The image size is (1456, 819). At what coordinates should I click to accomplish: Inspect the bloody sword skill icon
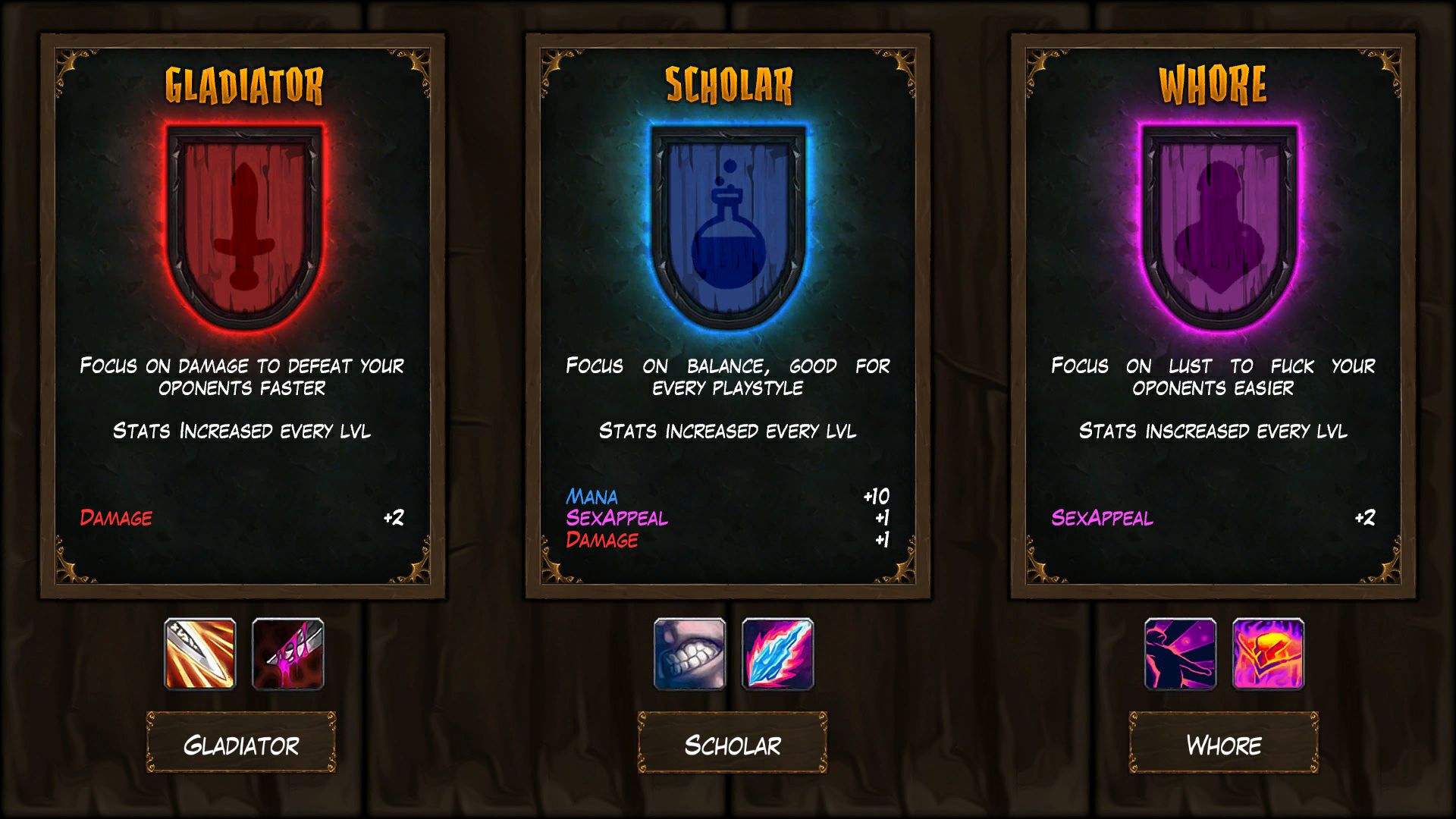tap(288, 654)
